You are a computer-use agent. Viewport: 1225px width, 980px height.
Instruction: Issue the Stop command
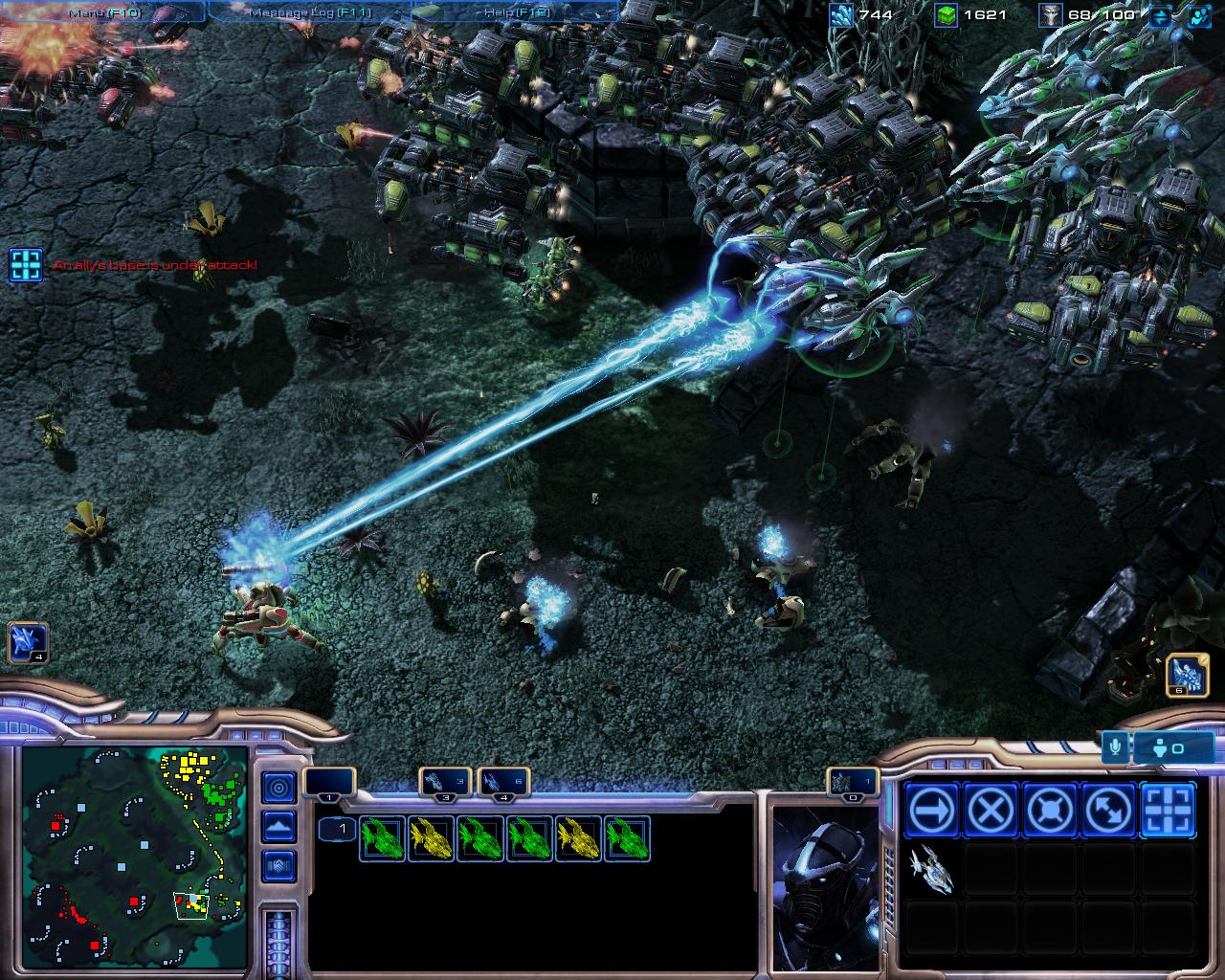[x=990, y=811]
